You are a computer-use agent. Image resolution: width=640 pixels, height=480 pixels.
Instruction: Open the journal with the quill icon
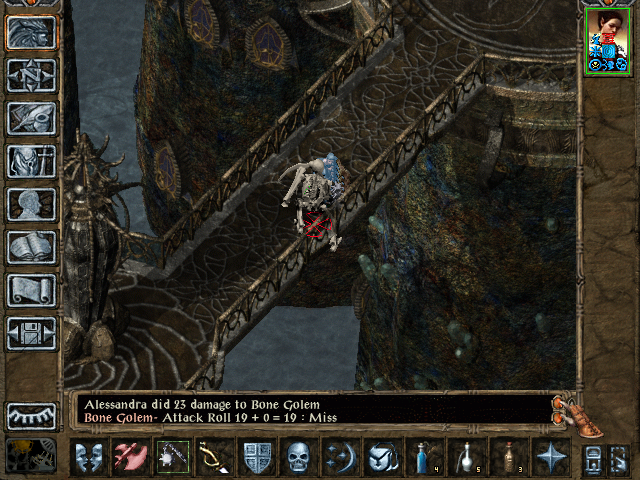(32, 118)
